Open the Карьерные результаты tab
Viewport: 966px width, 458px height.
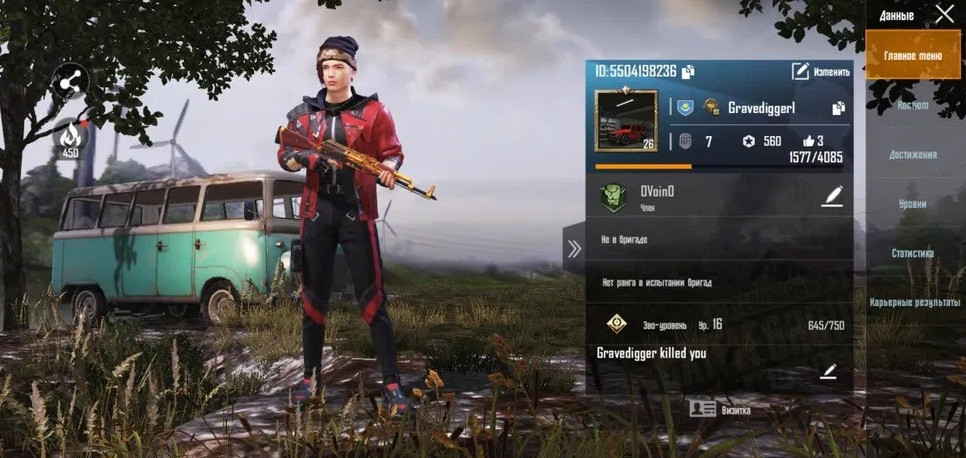912,302
